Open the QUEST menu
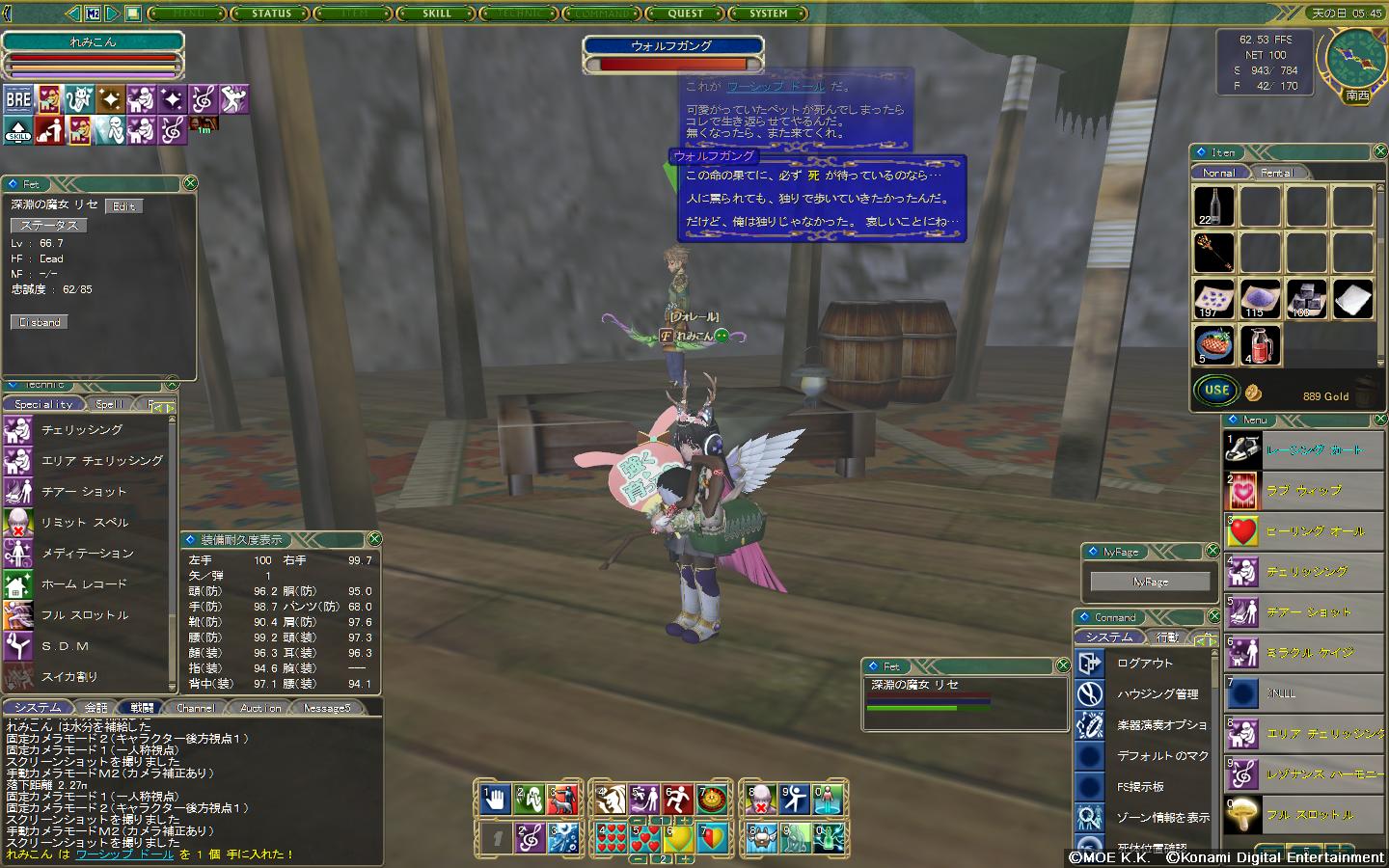 [686, 14]
